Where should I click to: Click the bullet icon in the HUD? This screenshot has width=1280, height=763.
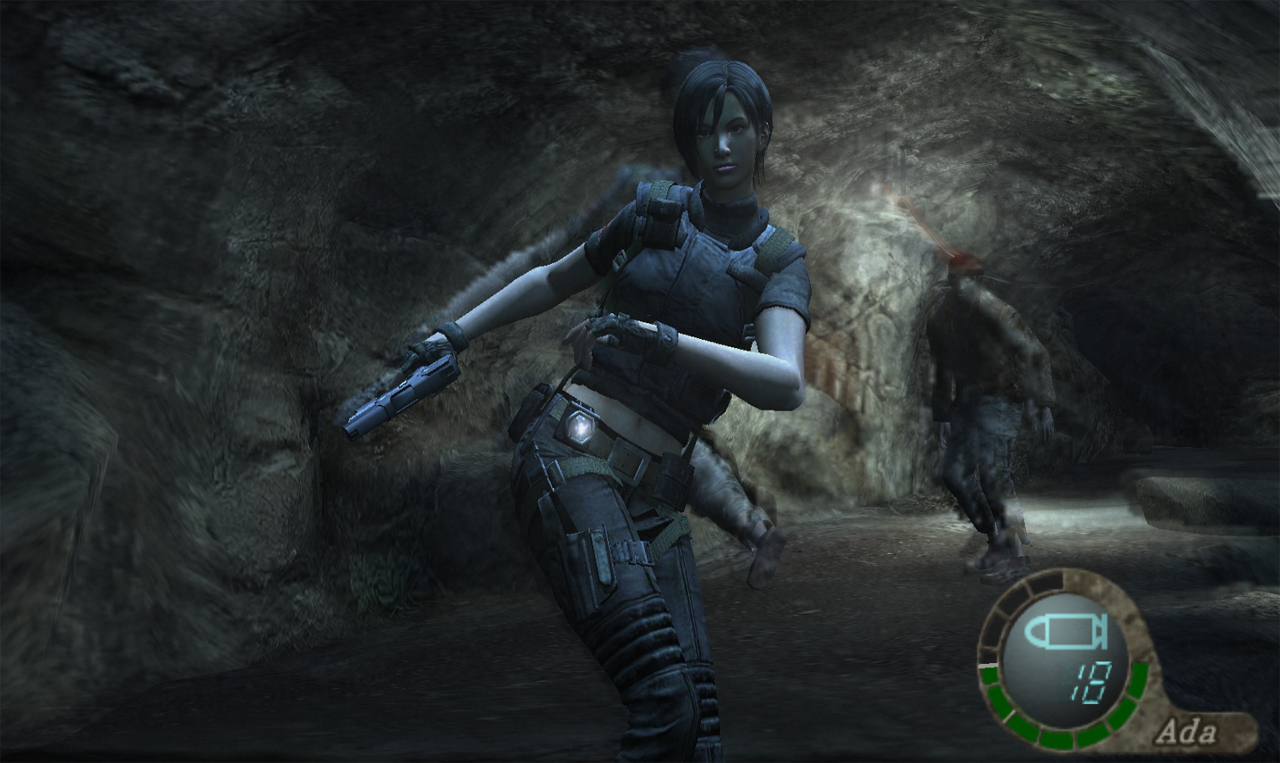[1066, 632]
